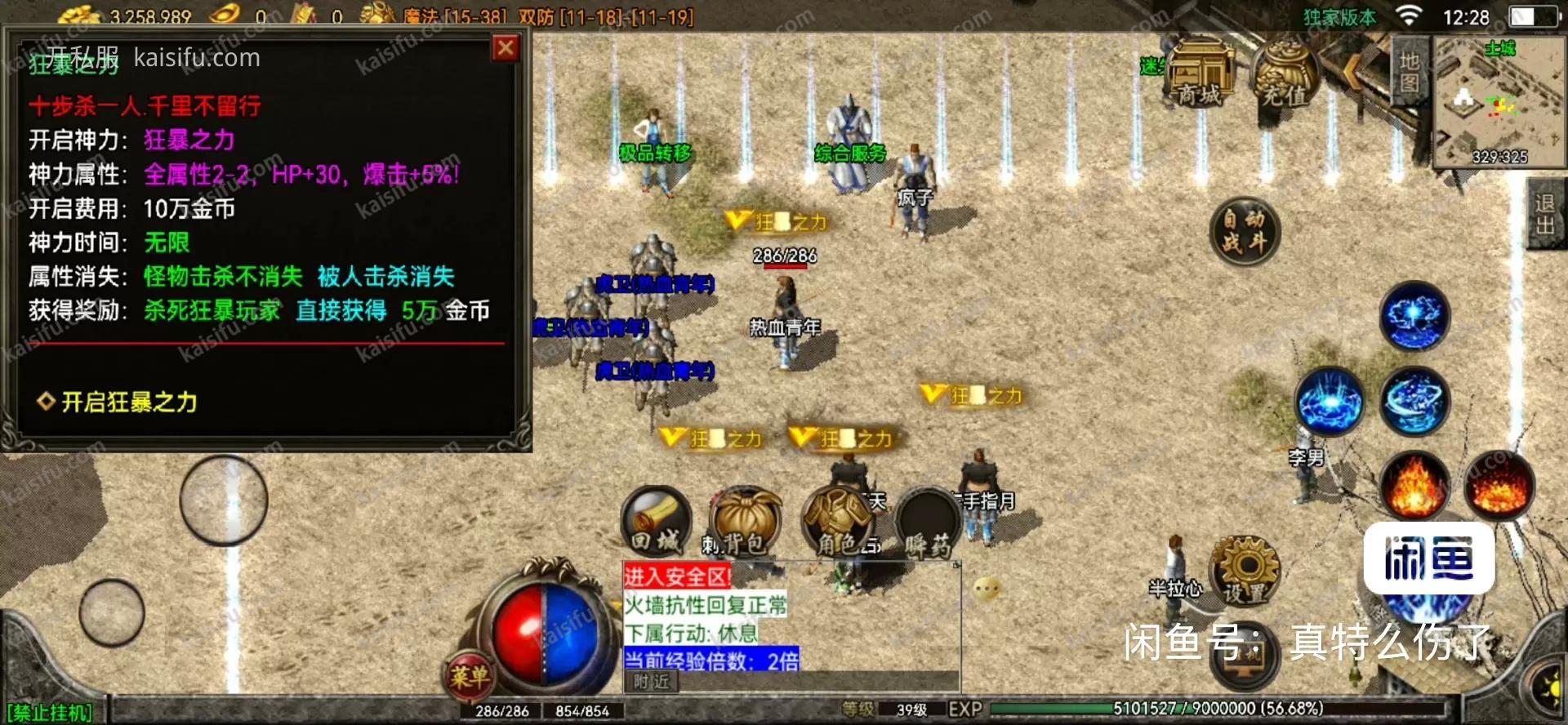Close the 狂暴之力 info panel
This screenshot has width=1568, height=725.
coord(506,48)
